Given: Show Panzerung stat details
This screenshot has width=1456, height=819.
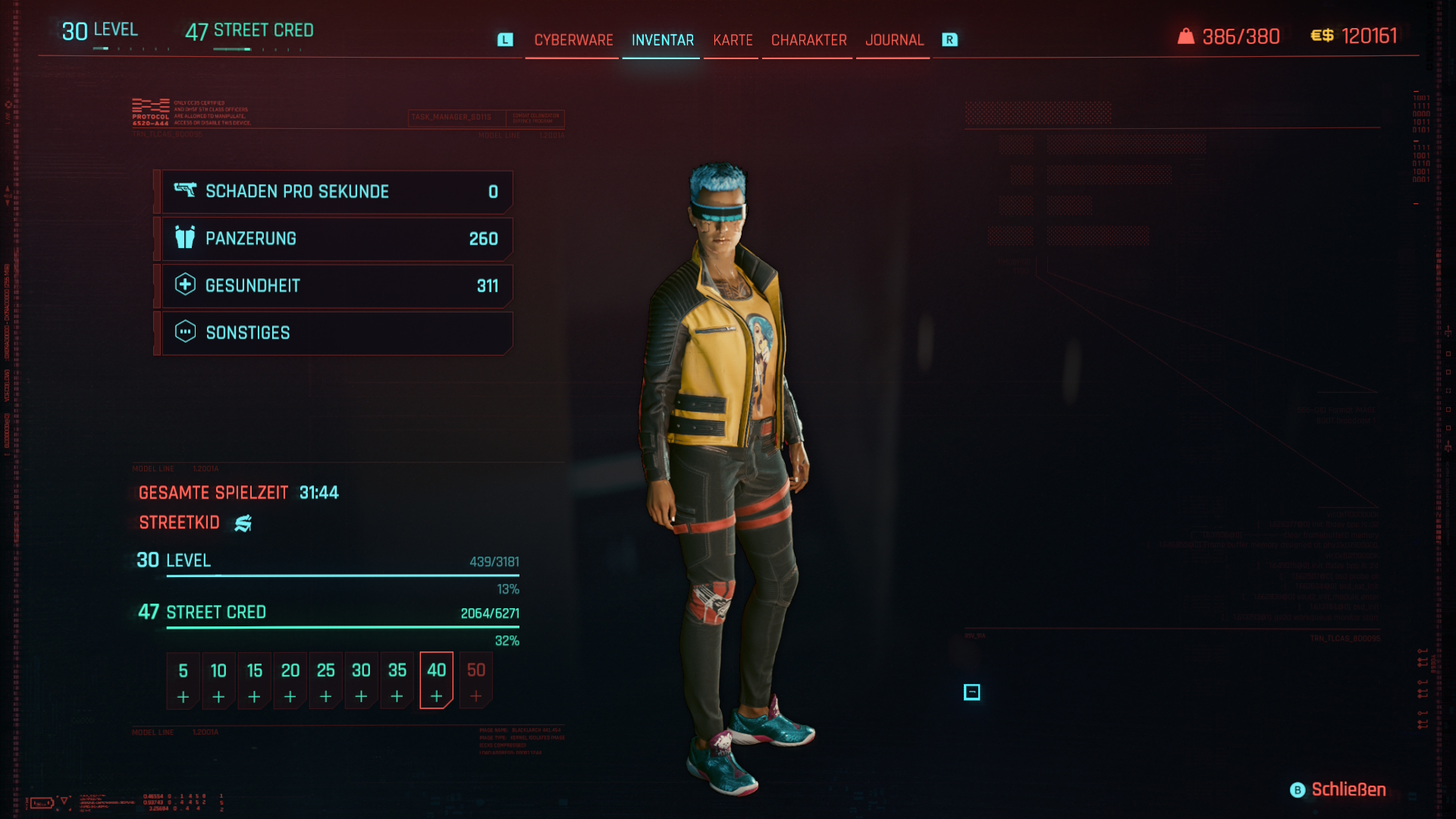Looking at the screenshot, I should click(337, 239).
